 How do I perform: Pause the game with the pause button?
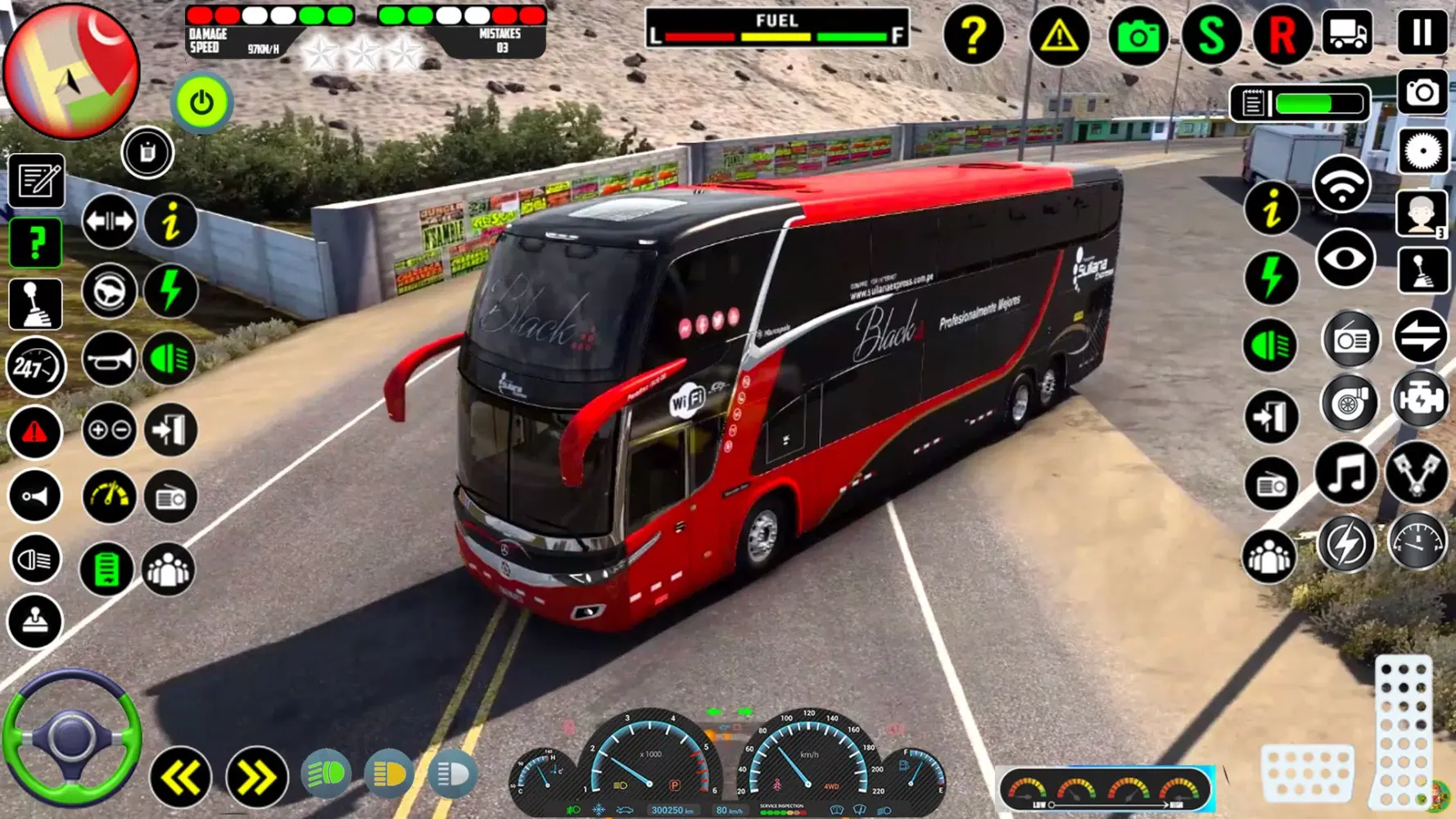click(x=1422, y=34)
